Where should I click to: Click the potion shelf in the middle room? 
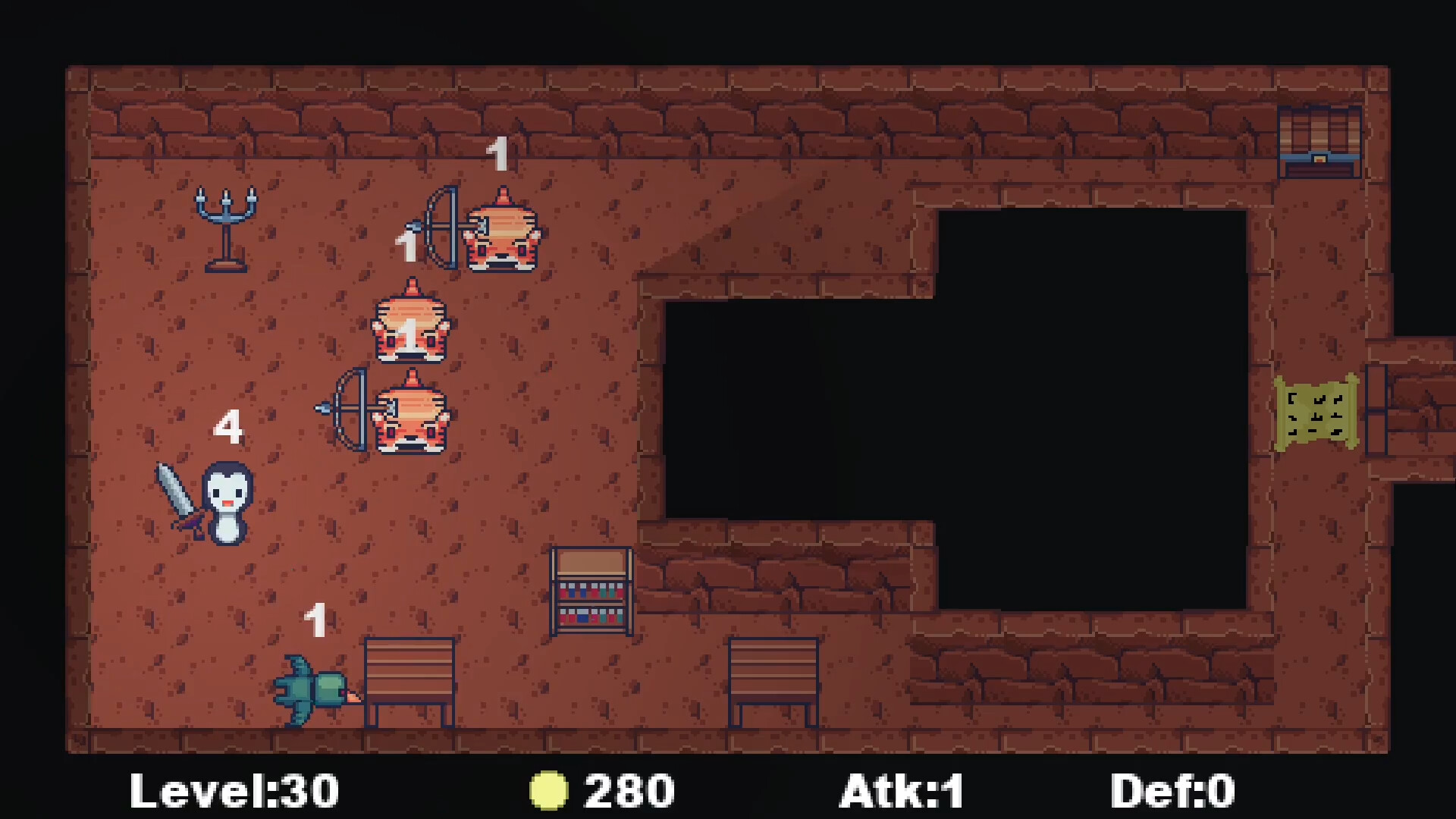coord(591,591)
